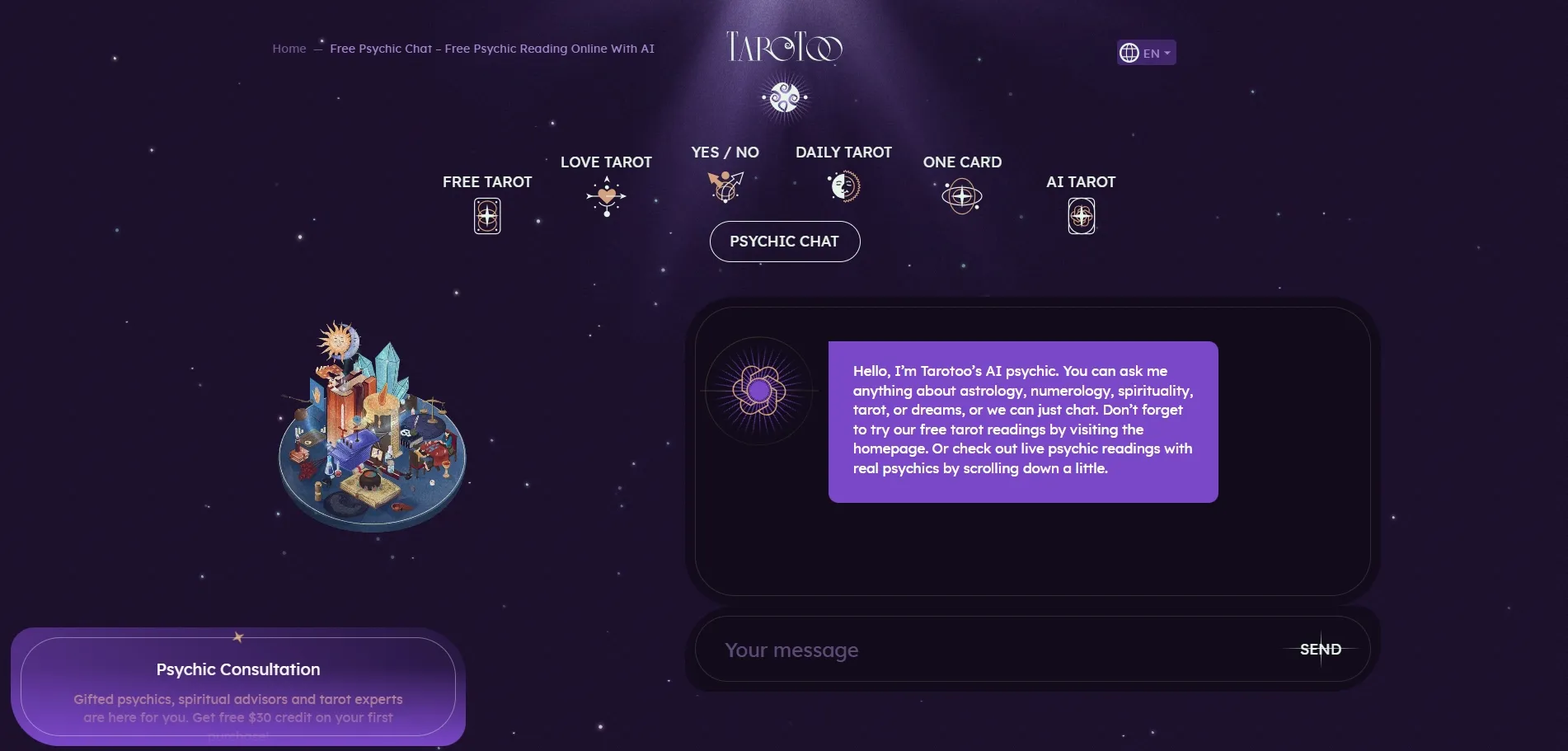Image resolution: width=1568 pixels, height=751 pixels.
Task: Click the One Card orbit icon
Action: (960, 196)
